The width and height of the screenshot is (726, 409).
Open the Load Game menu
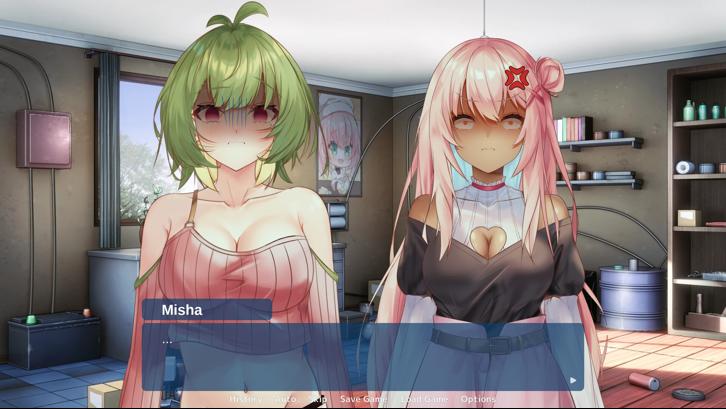click(424, 399)
